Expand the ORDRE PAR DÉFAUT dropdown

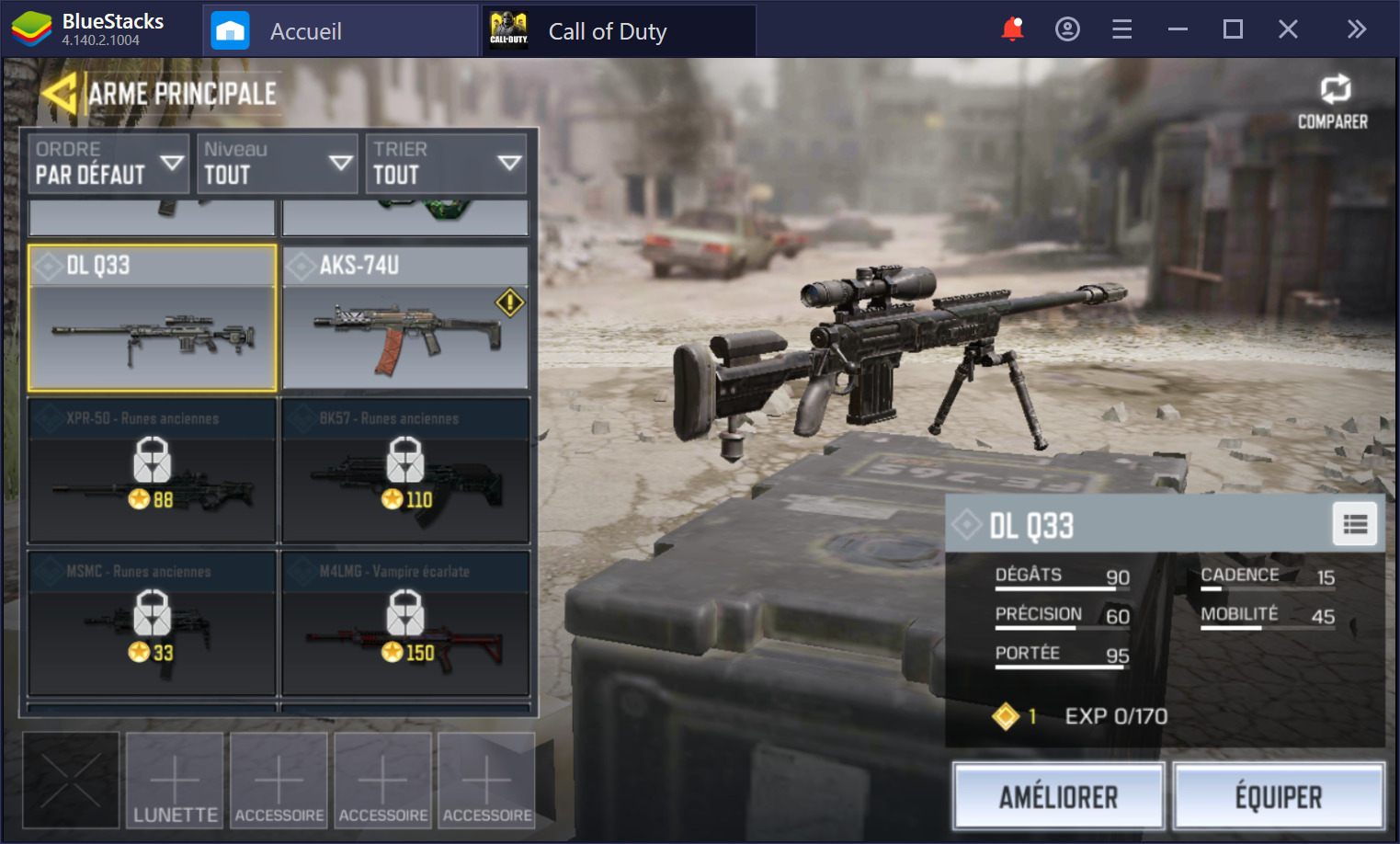coord(108,163)
